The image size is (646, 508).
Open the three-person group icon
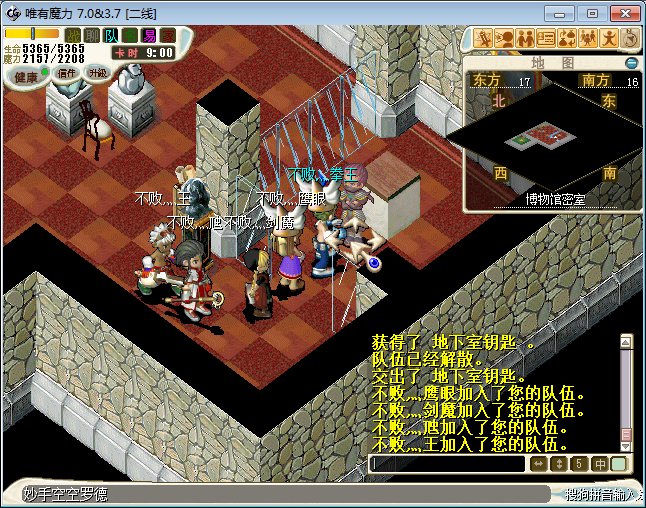(x=588, y=38)
